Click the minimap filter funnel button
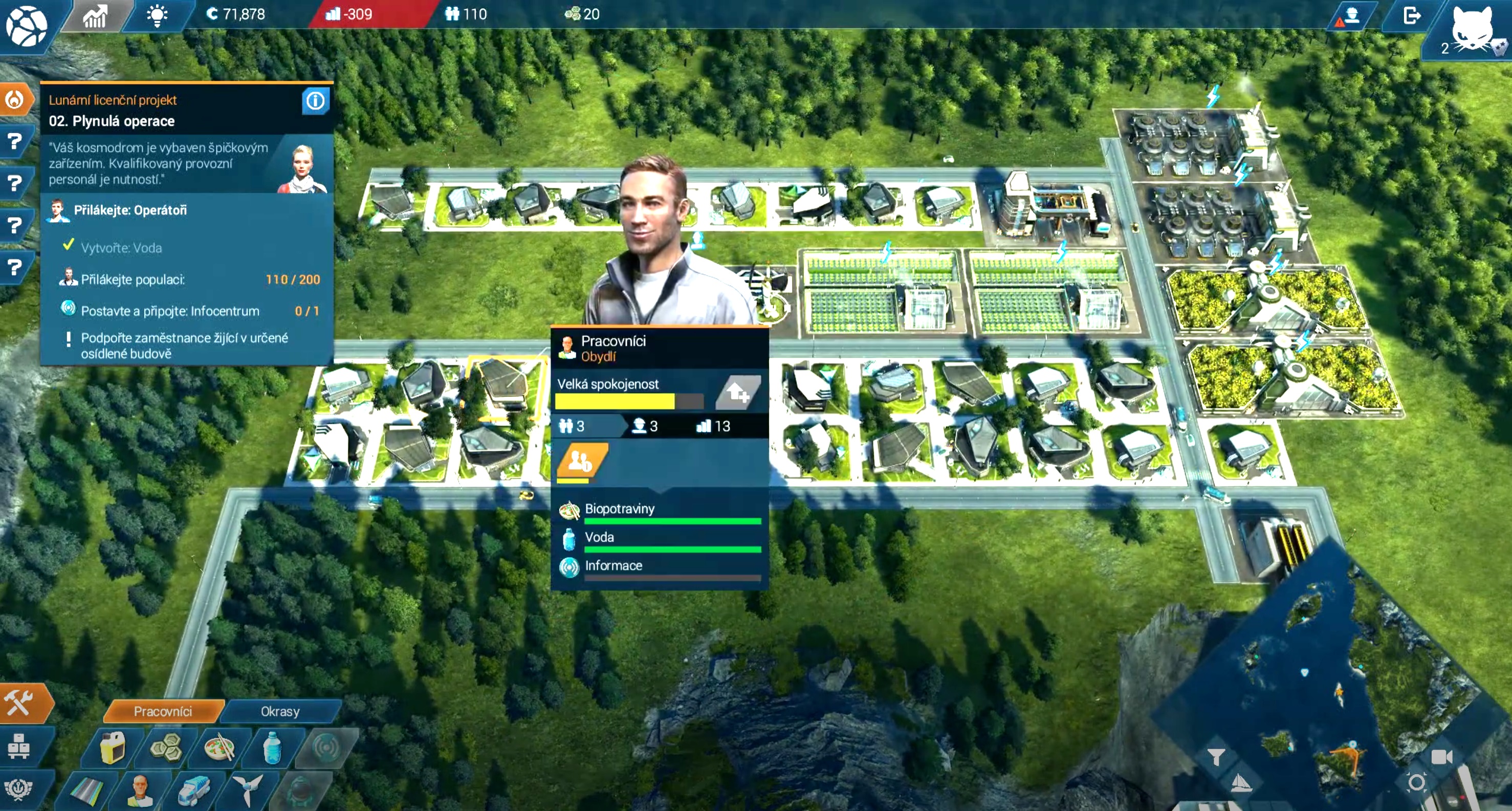The height and width of the screenshot is (811, 1512). pyautogui.click(x=1216, y=757)
